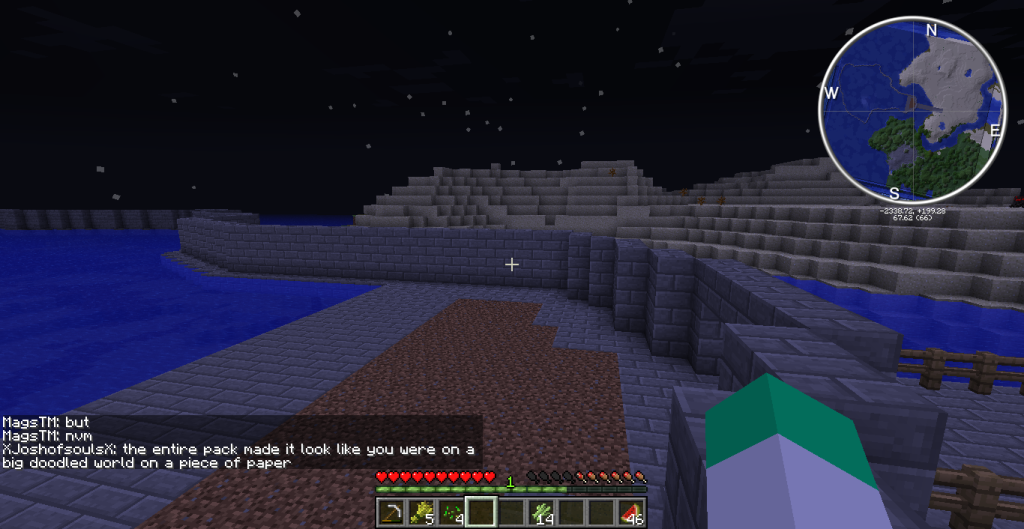Click the chat message from XJoshofsoulsX

(x=239, y=456)
